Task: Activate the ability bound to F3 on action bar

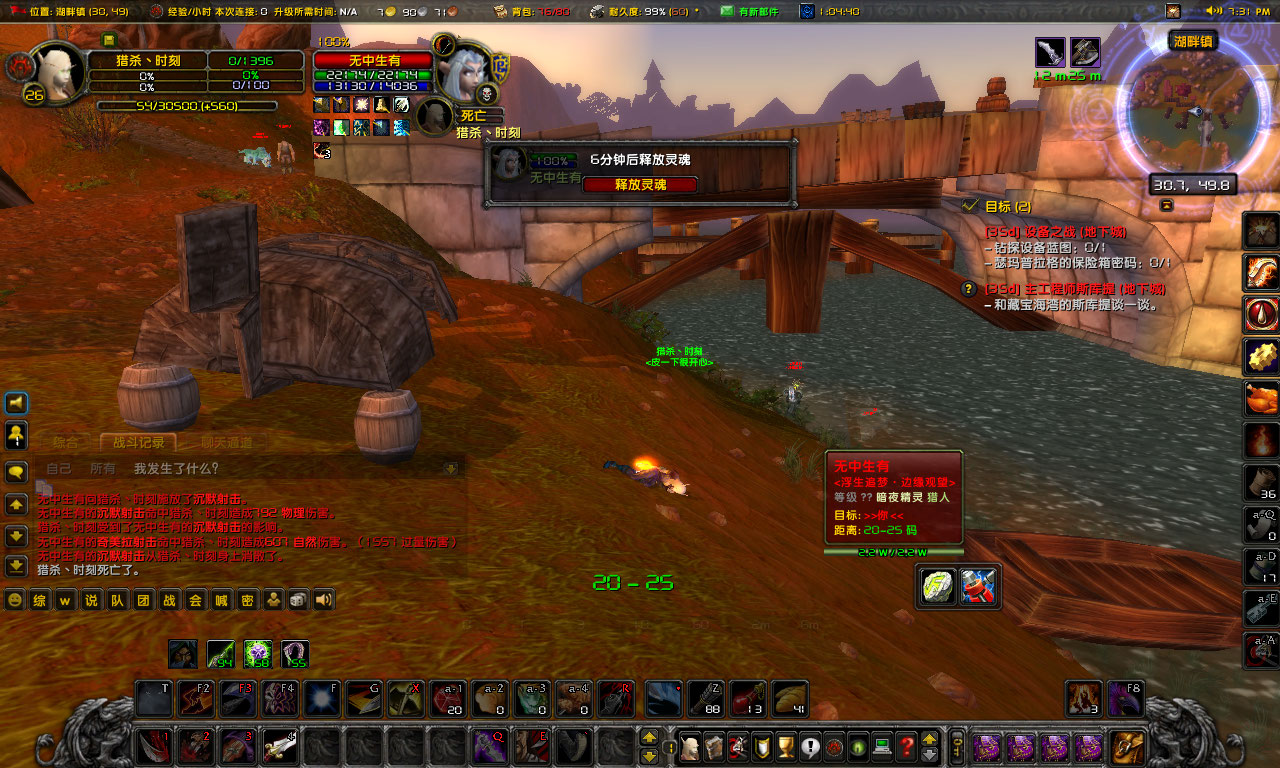Action: [x=237, y=699]
